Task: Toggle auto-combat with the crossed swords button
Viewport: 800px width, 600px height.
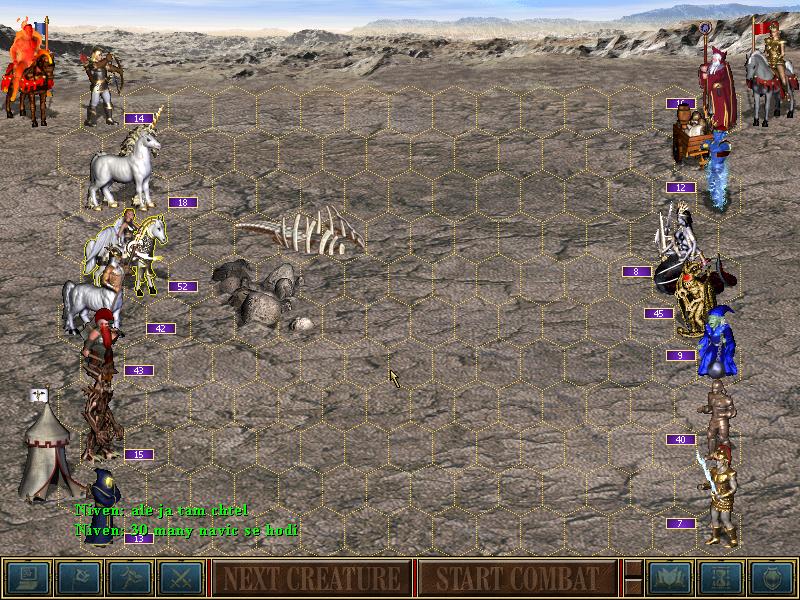Action: click(180, 578)
